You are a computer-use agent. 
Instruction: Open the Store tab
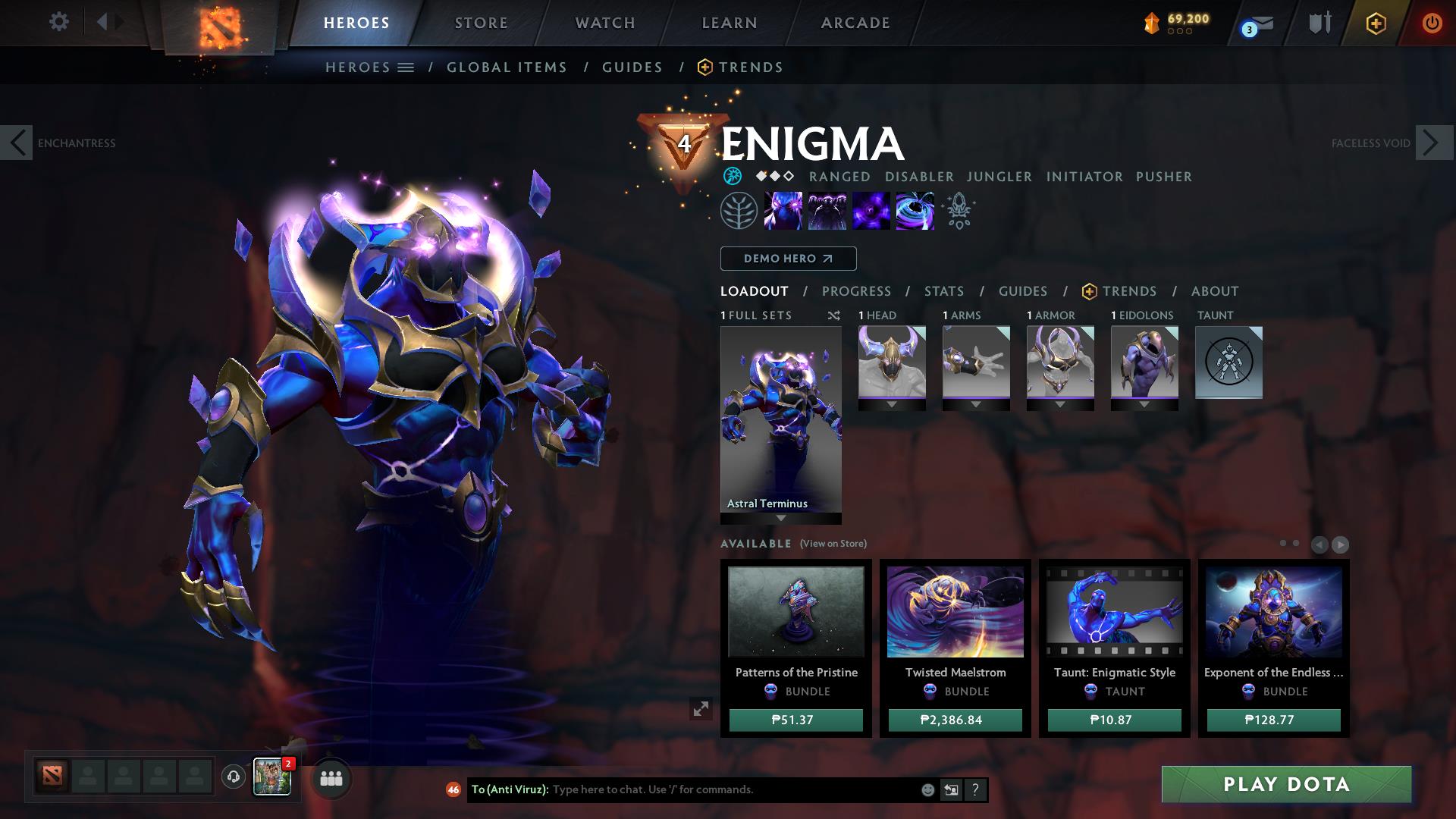click(x=481, y=23)
